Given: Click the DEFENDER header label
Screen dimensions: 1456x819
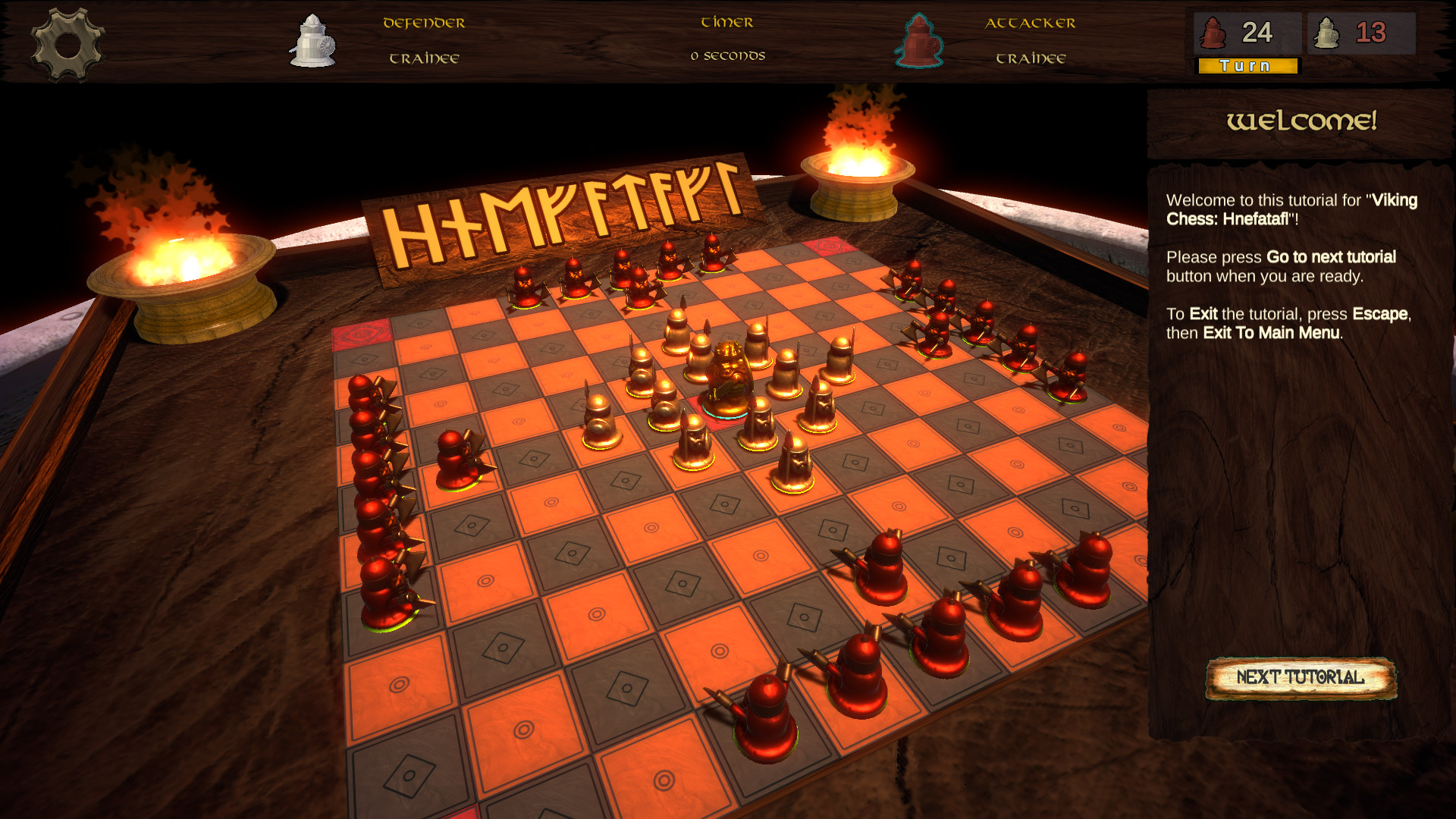Looking at the screenshot, I should 423,23.
